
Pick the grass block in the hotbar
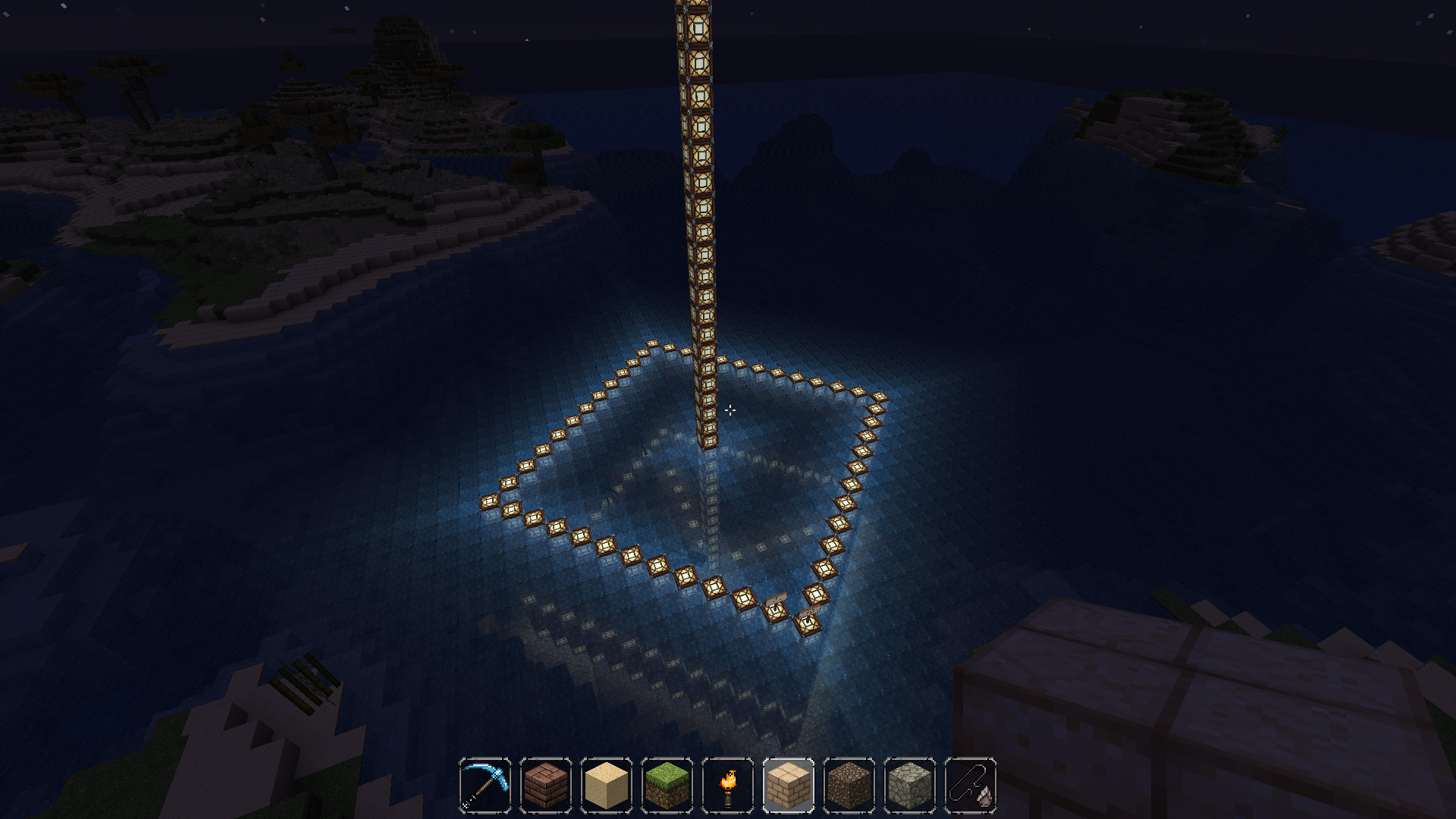pyautogui.click(x=667, y=785)
